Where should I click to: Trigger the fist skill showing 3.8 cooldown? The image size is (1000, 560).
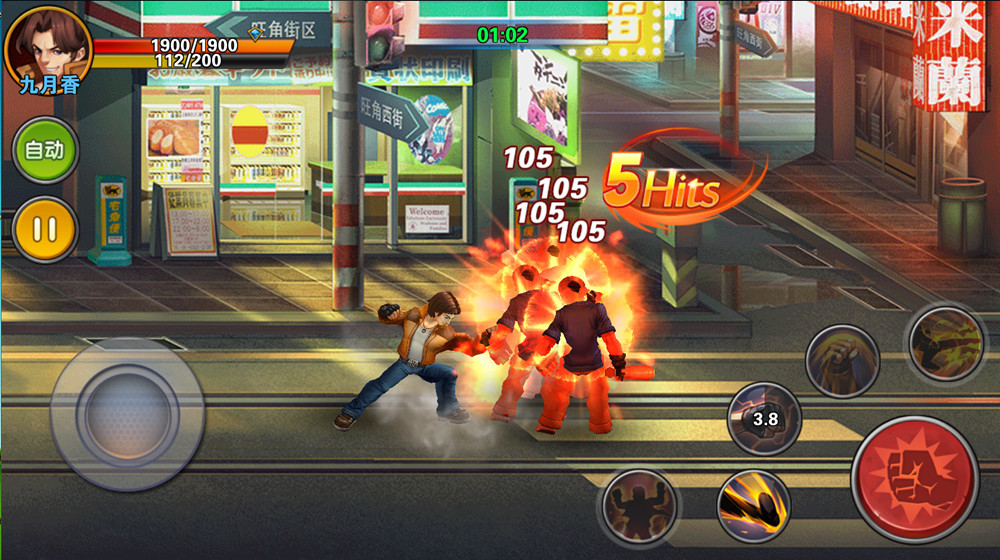[764, 419]
